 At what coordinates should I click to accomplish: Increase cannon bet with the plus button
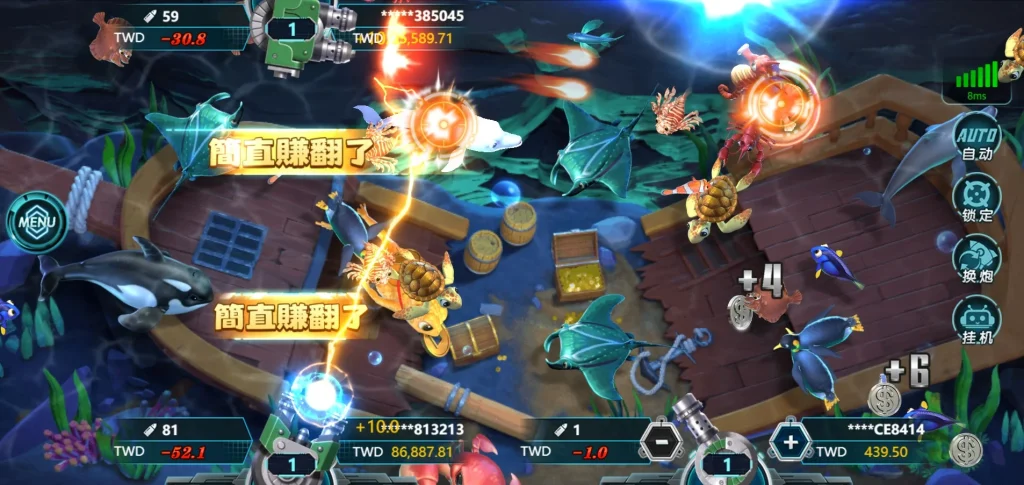coord(790,441)
